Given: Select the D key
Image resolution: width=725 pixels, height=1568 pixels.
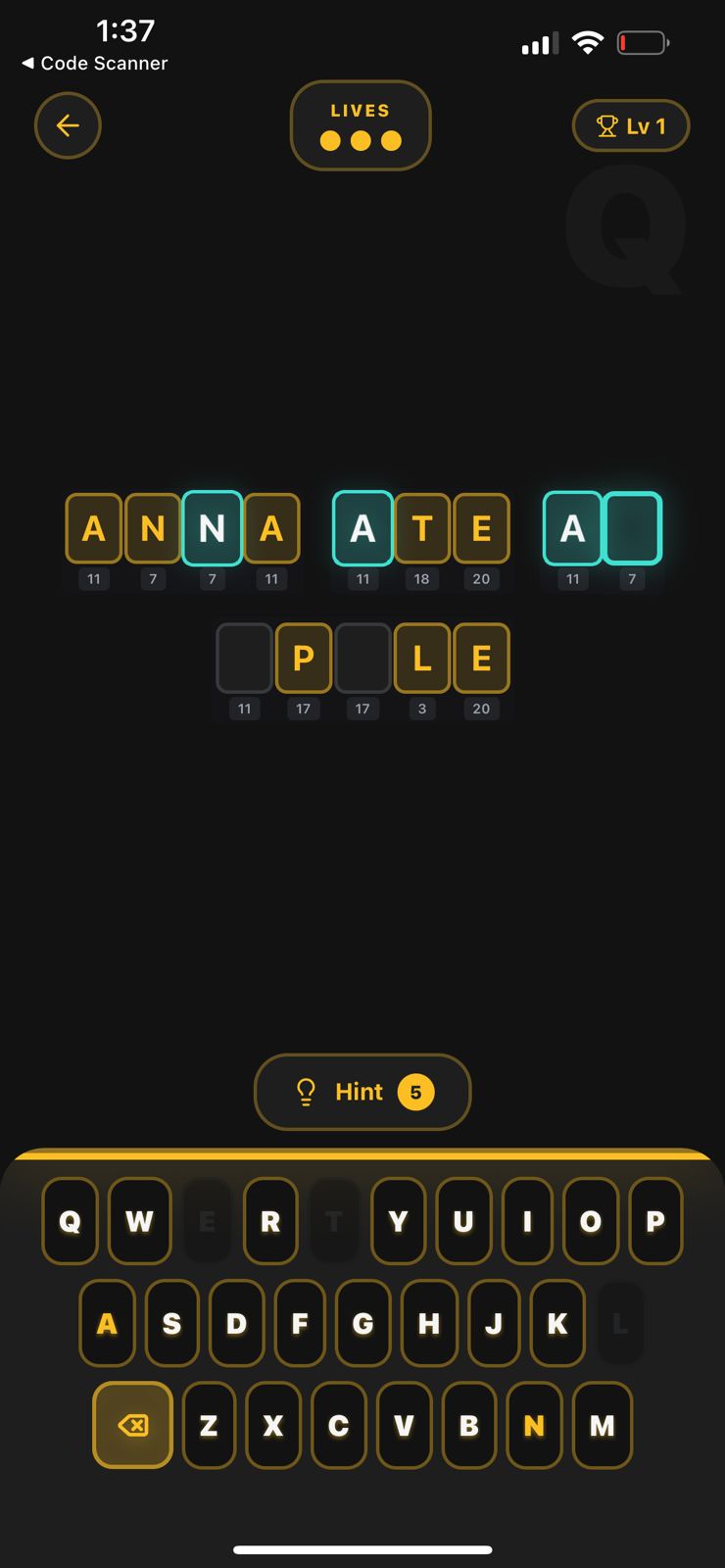Looking at the screenshot, I should point(236,1324).
